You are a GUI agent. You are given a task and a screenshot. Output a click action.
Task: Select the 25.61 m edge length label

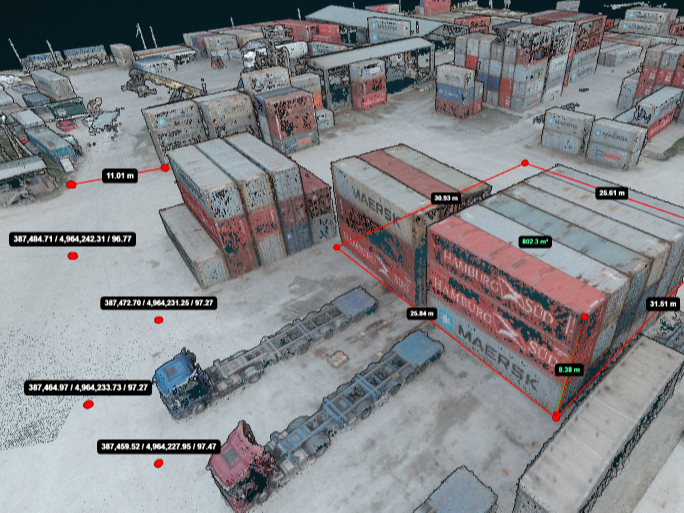click(x=610, y=192)
